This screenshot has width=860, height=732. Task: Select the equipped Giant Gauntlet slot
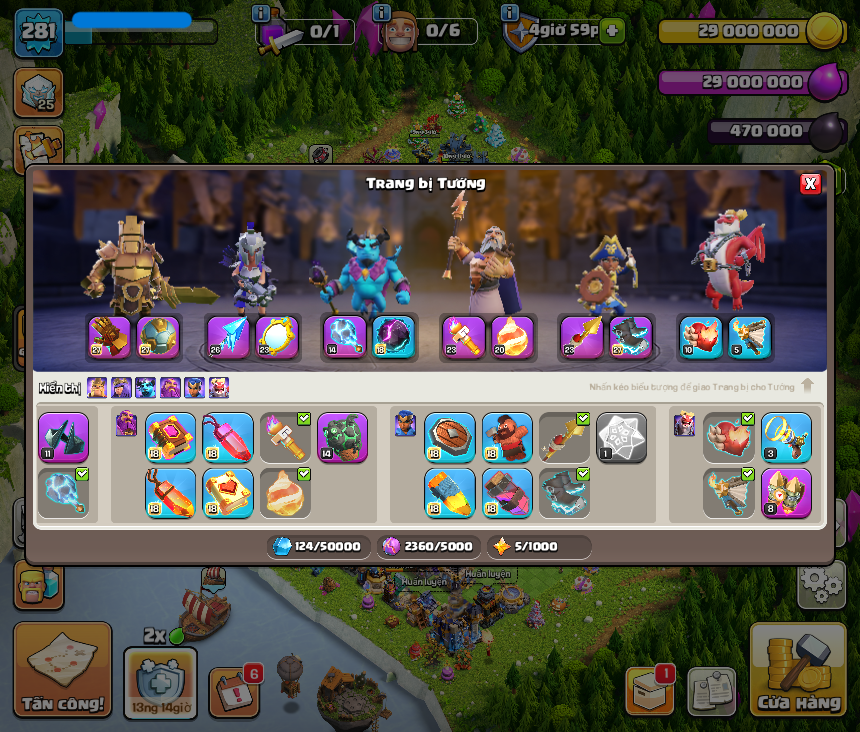(110, 338)
